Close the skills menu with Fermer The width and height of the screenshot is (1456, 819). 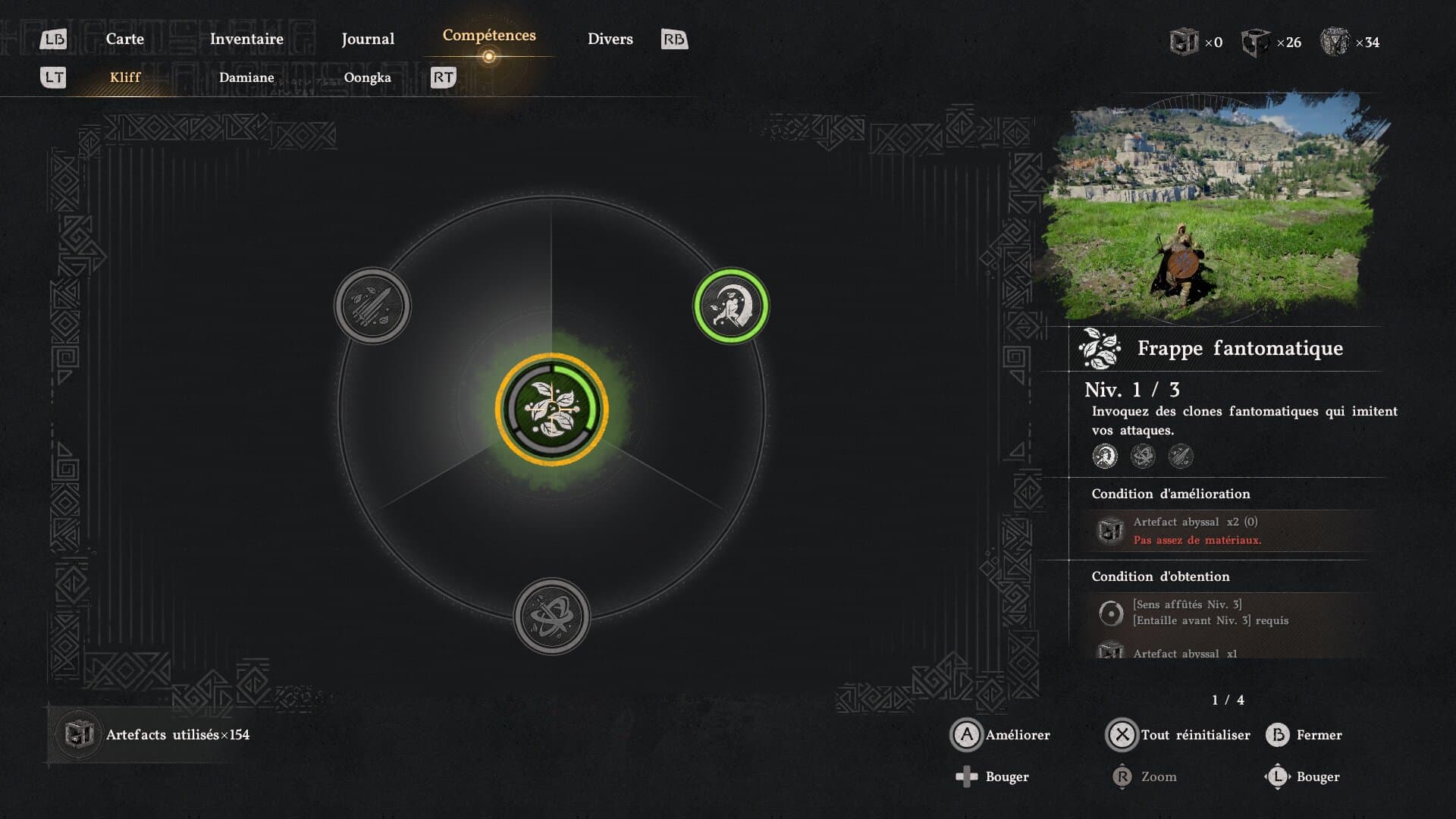[1304, 735]
